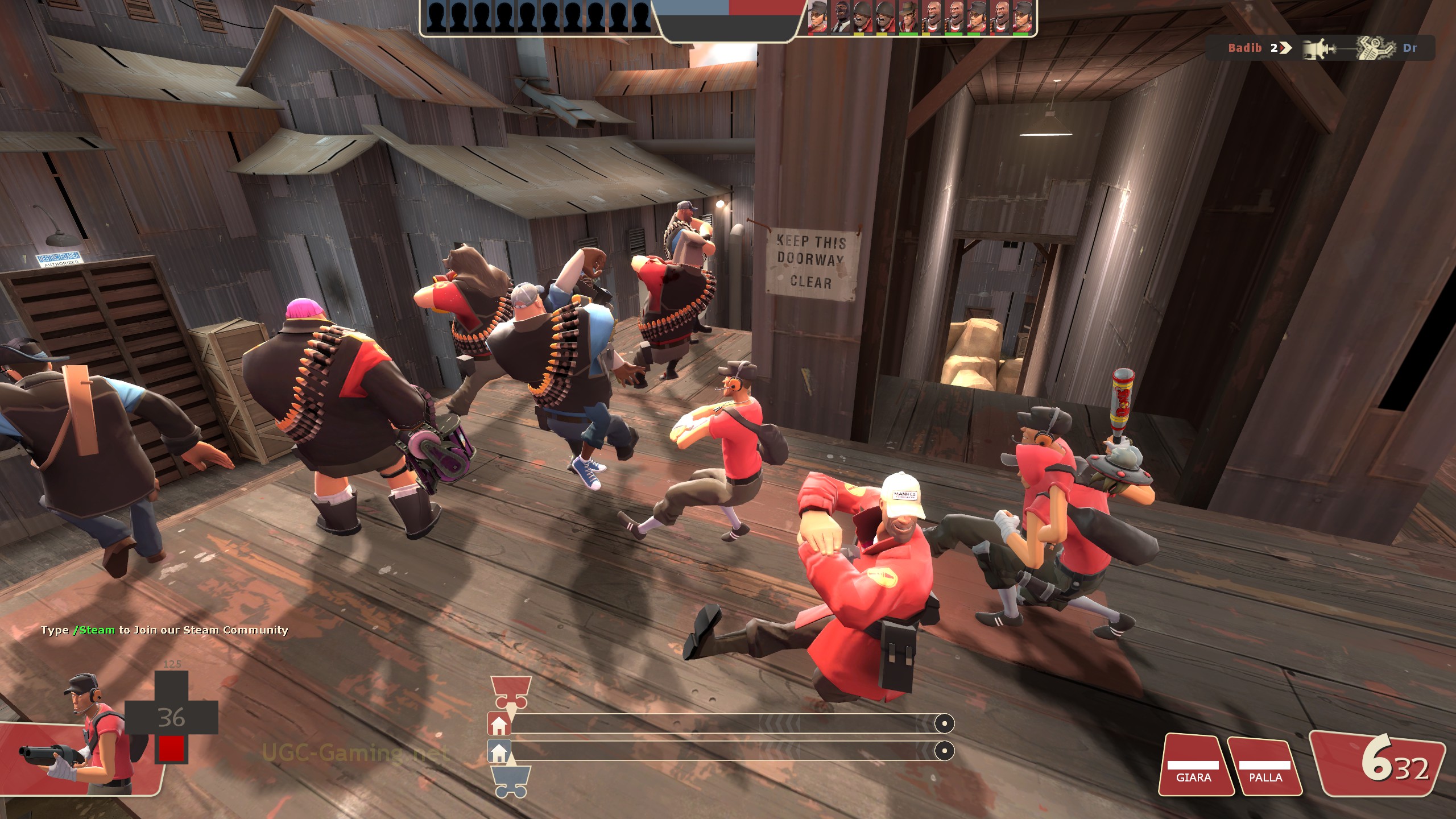Select the red home base marker

point(499,725)
